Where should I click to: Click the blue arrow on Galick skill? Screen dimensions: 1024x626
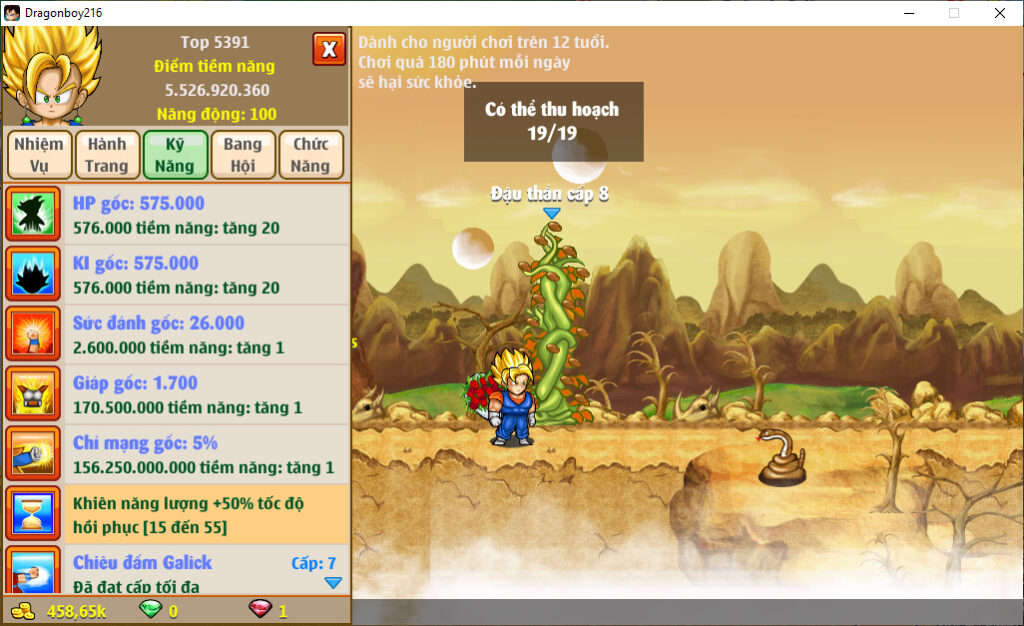[333, 583]
